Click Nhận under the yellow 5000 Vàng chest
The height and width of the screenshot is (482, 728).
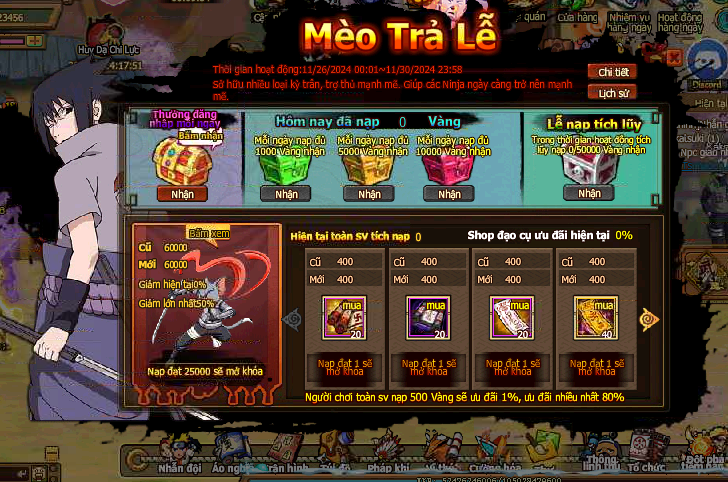(369, 194)
